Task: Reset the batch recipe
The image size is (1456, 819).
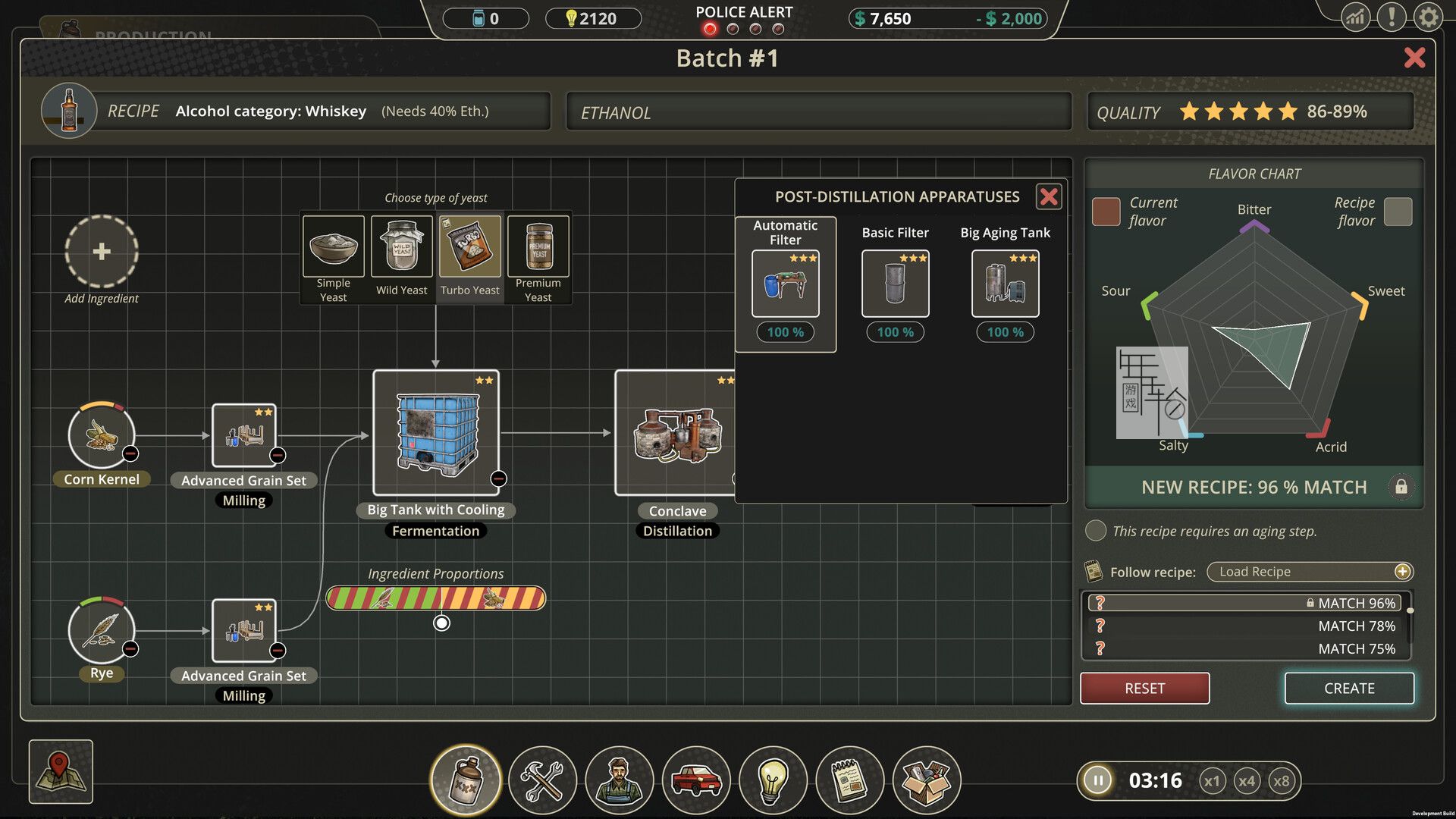Action: (1144, 688)
